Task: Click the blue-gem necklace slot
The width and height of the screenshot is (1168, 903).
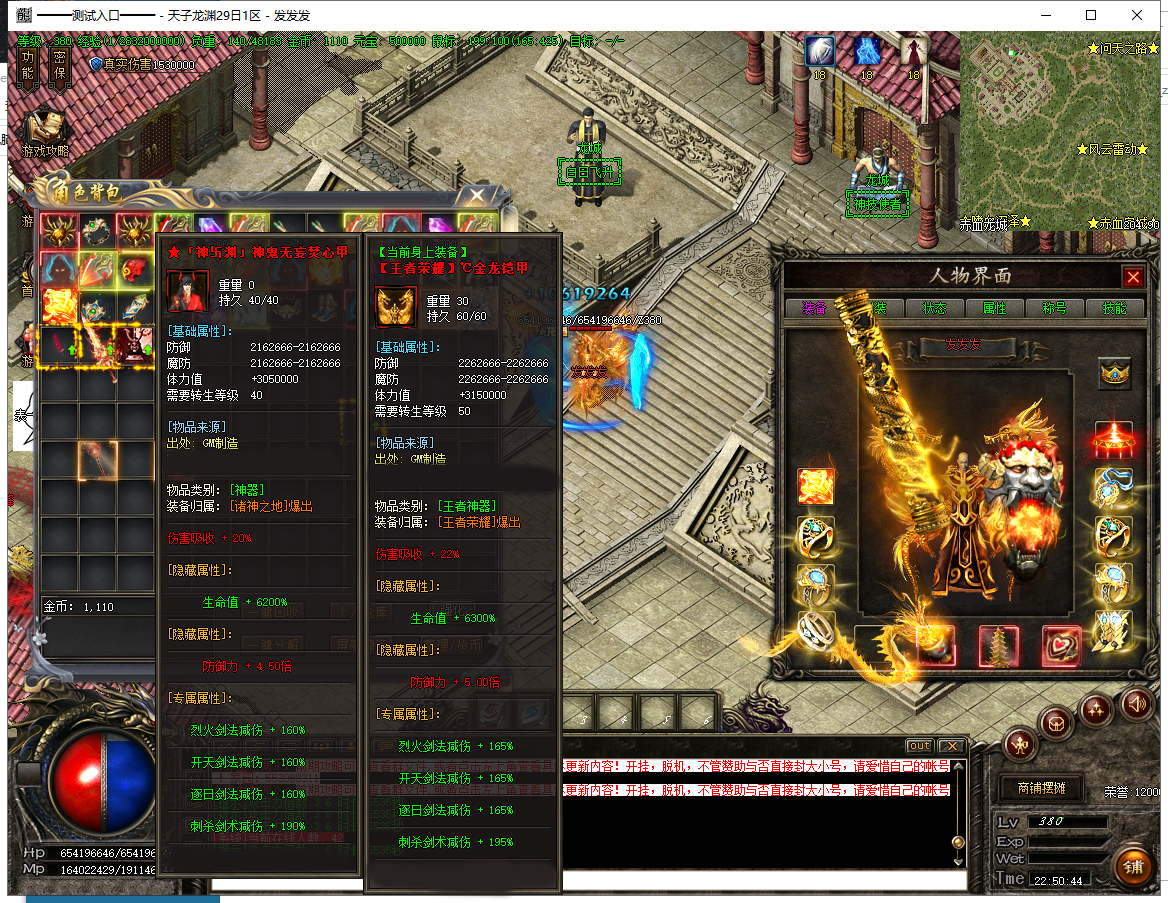Action: pos(1113,487)
